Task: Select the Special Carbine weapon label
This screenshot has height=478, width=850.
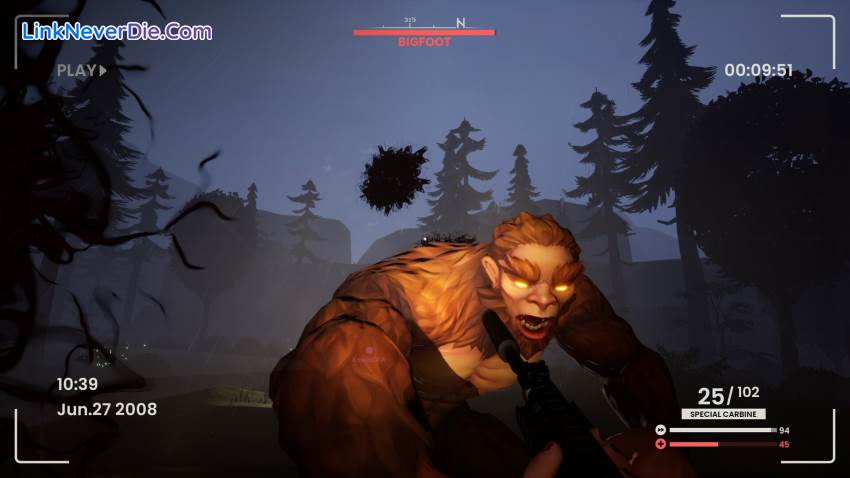Action: tap(724, 414)
